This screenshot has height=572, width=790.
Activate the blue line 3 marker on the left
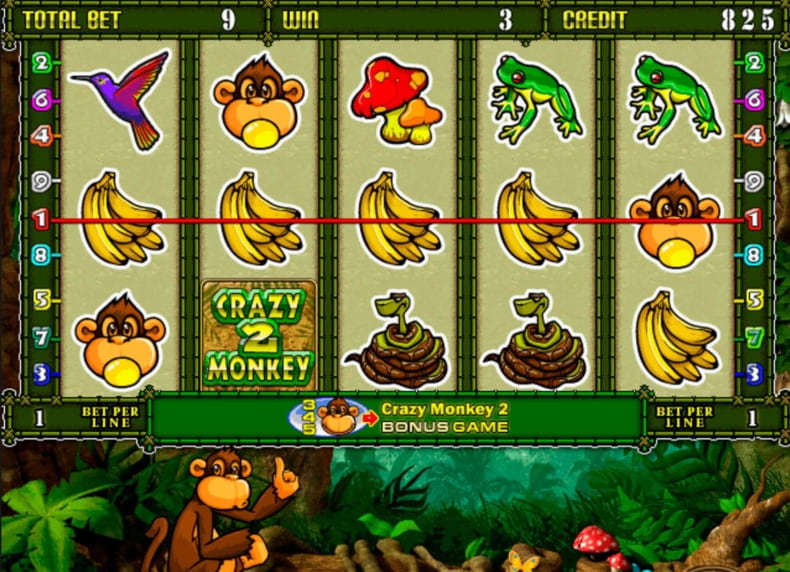pyautogui.click(x=41, y=374)
